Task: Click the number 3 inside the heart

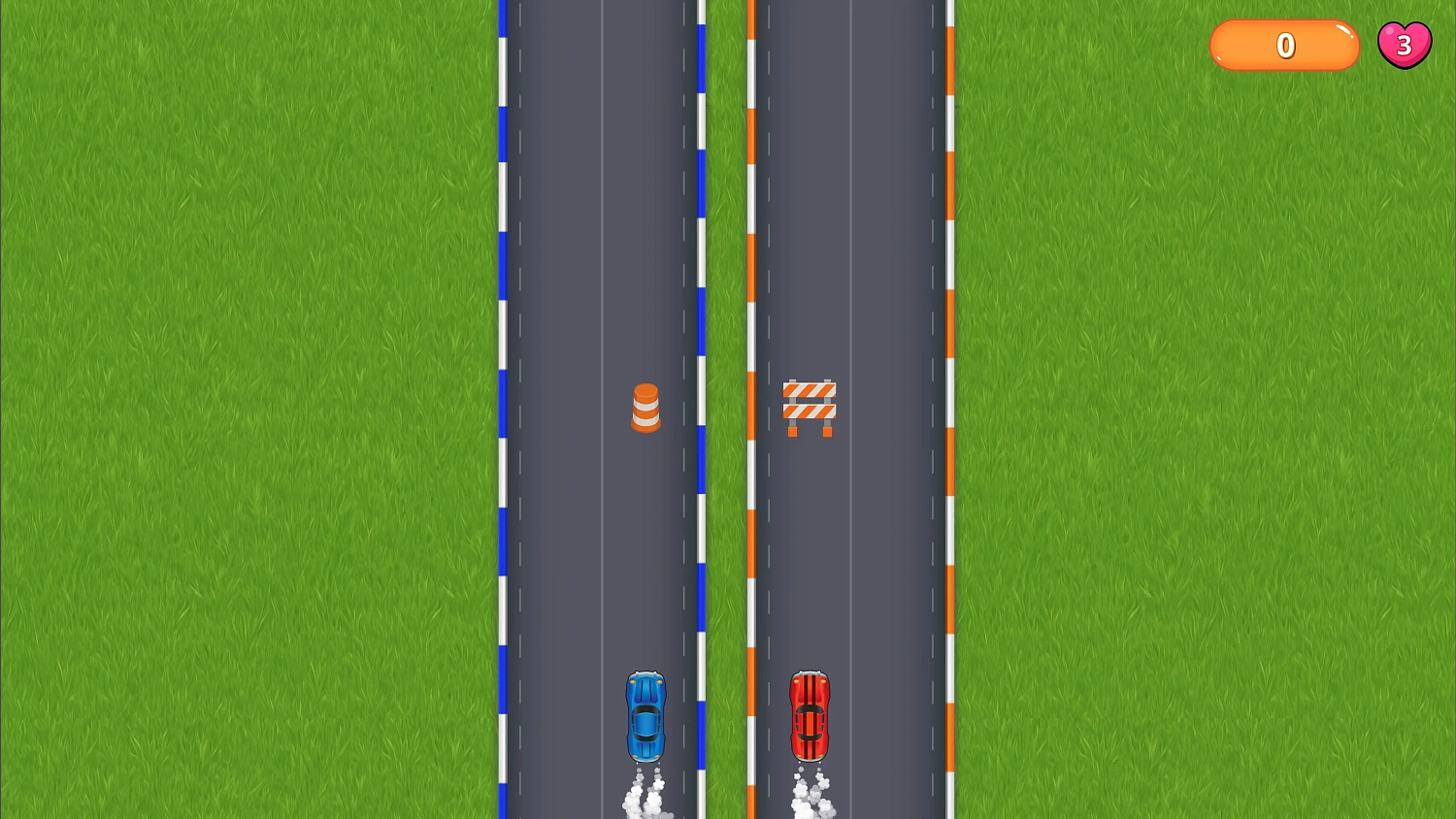Action: coord(1405,44)
